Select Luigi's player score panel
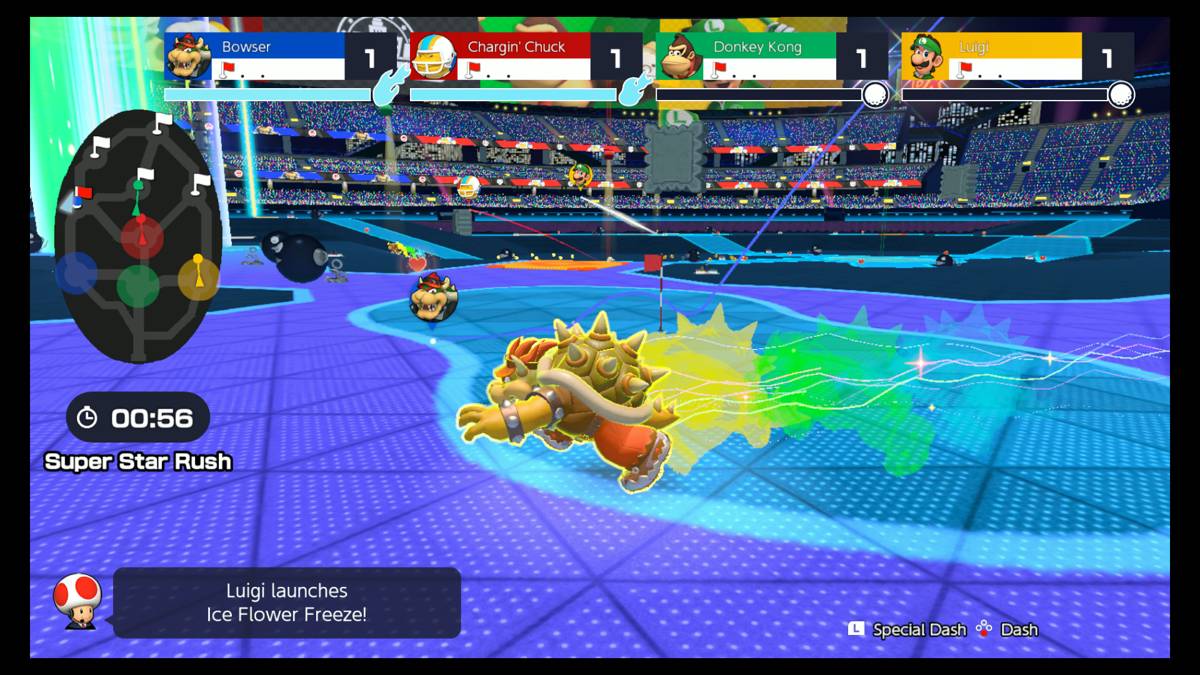 1016,56
